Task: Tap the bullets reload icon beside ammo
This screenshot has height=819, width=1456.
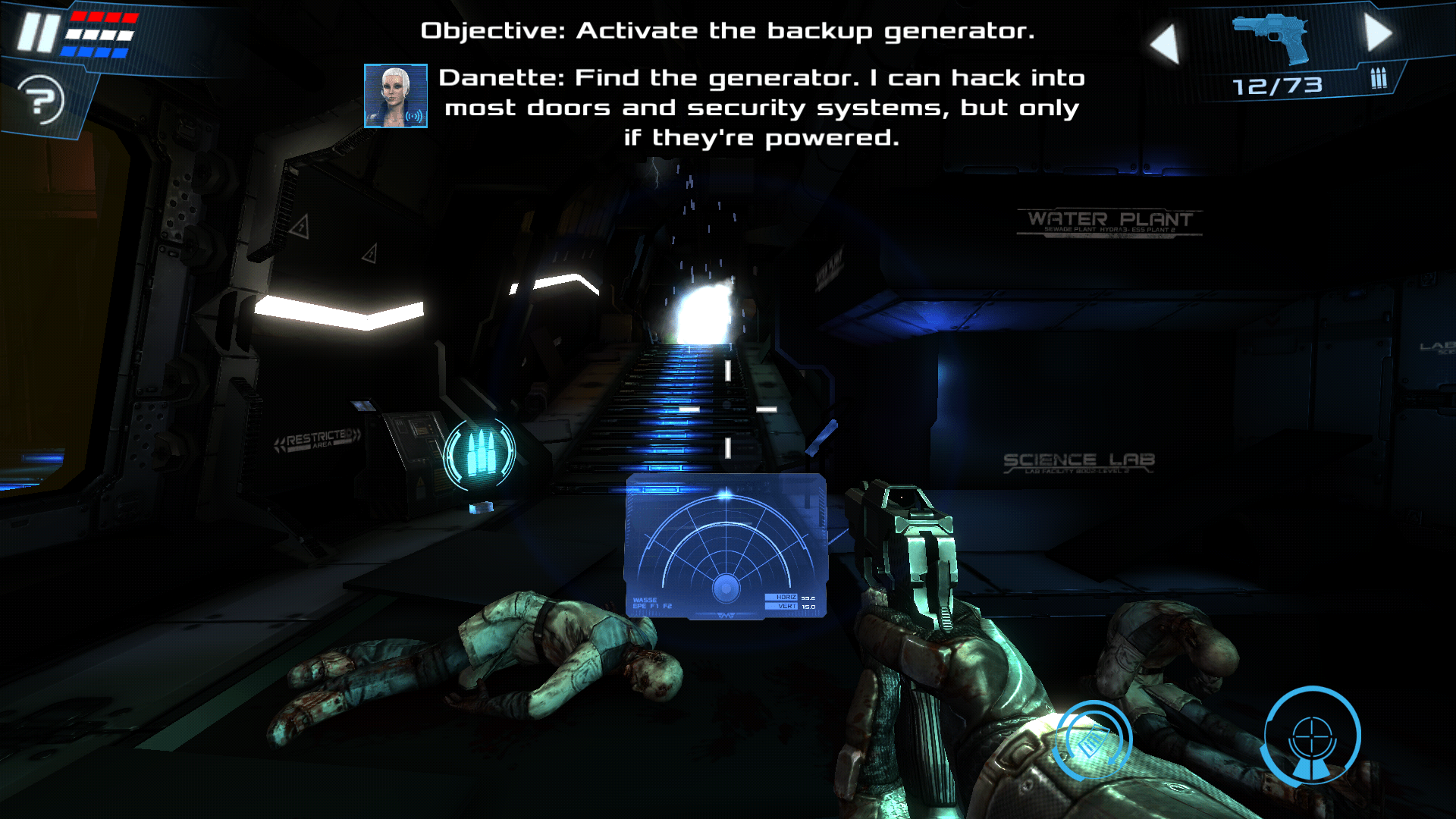Action: coord(1378,78)
